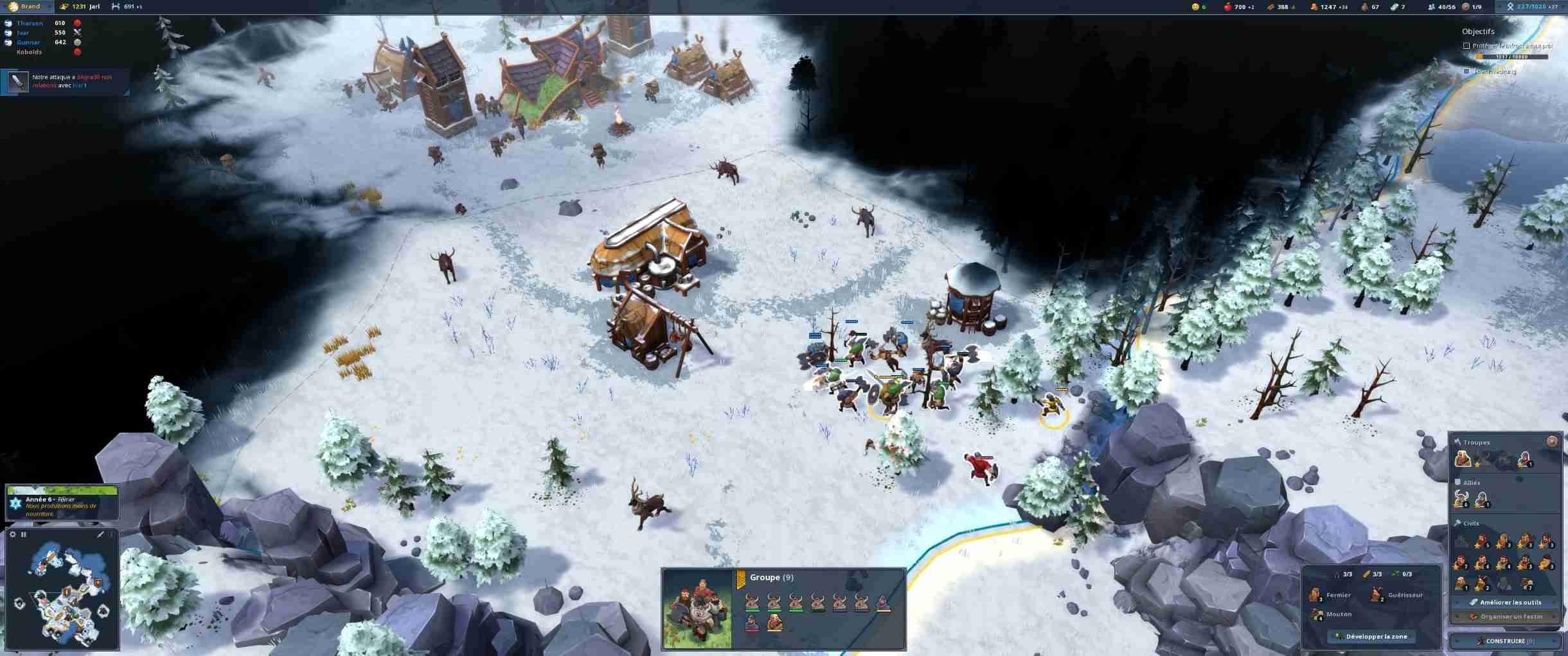
Task: Open the Brand clan dropdown
Action: 30,6
